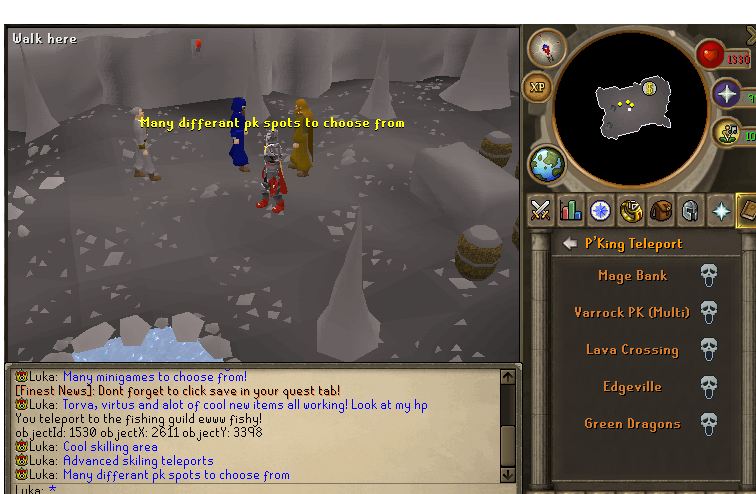Switch to the skills bar-chart tab
Screen dimensions: 756x494
click(571, 211)
